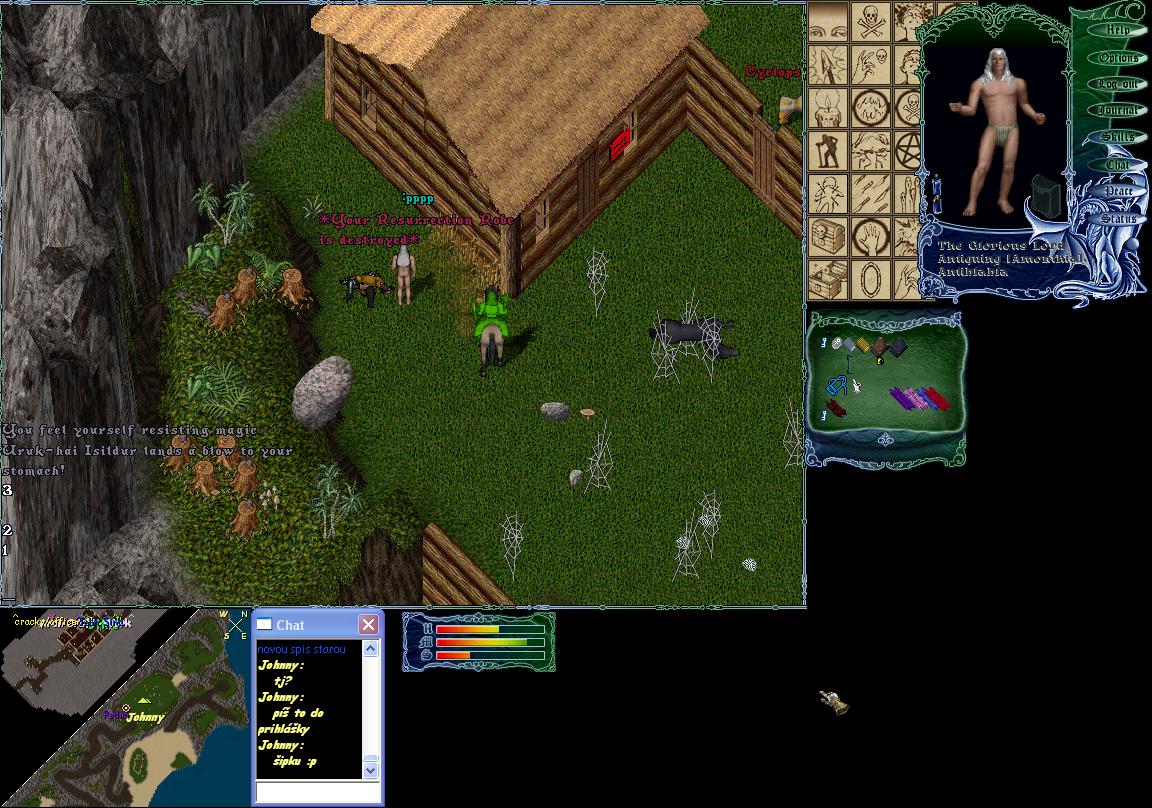1152x808 pixels.
Task: Open the Help menu on the paperdoll
Action: tap(1118, 30)
